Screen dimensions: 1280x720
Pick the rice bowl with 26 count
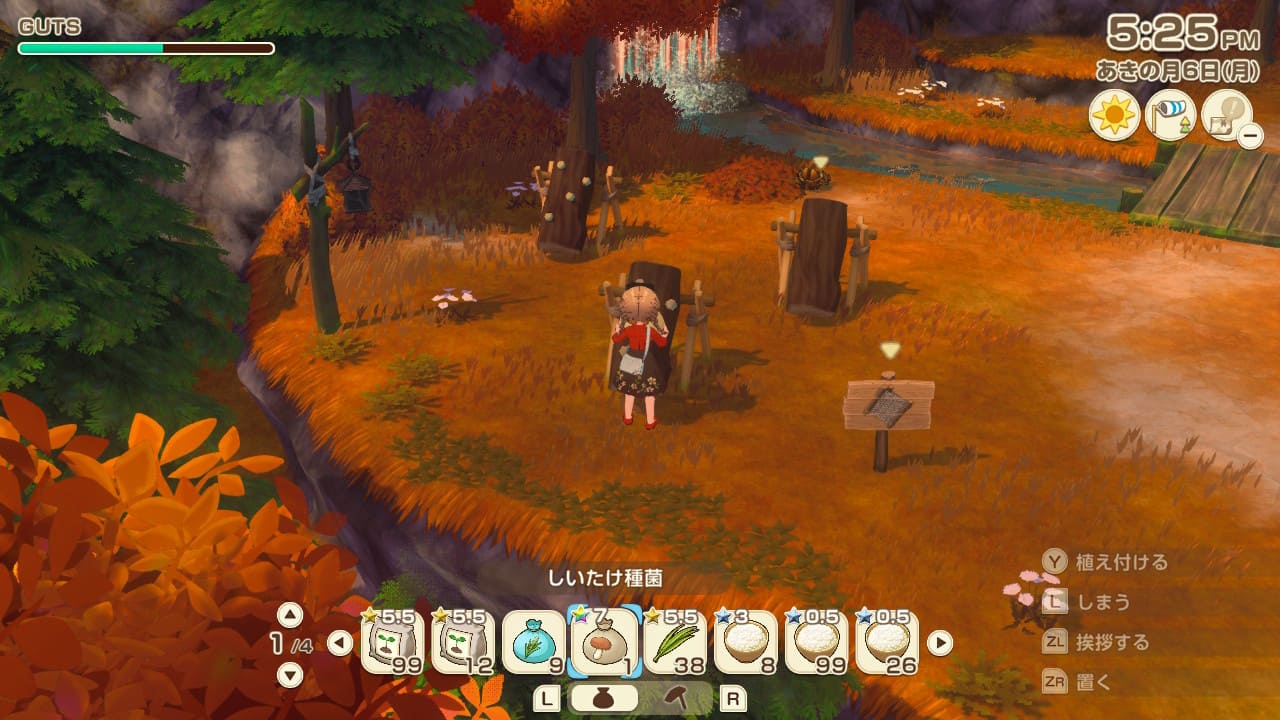888,642
